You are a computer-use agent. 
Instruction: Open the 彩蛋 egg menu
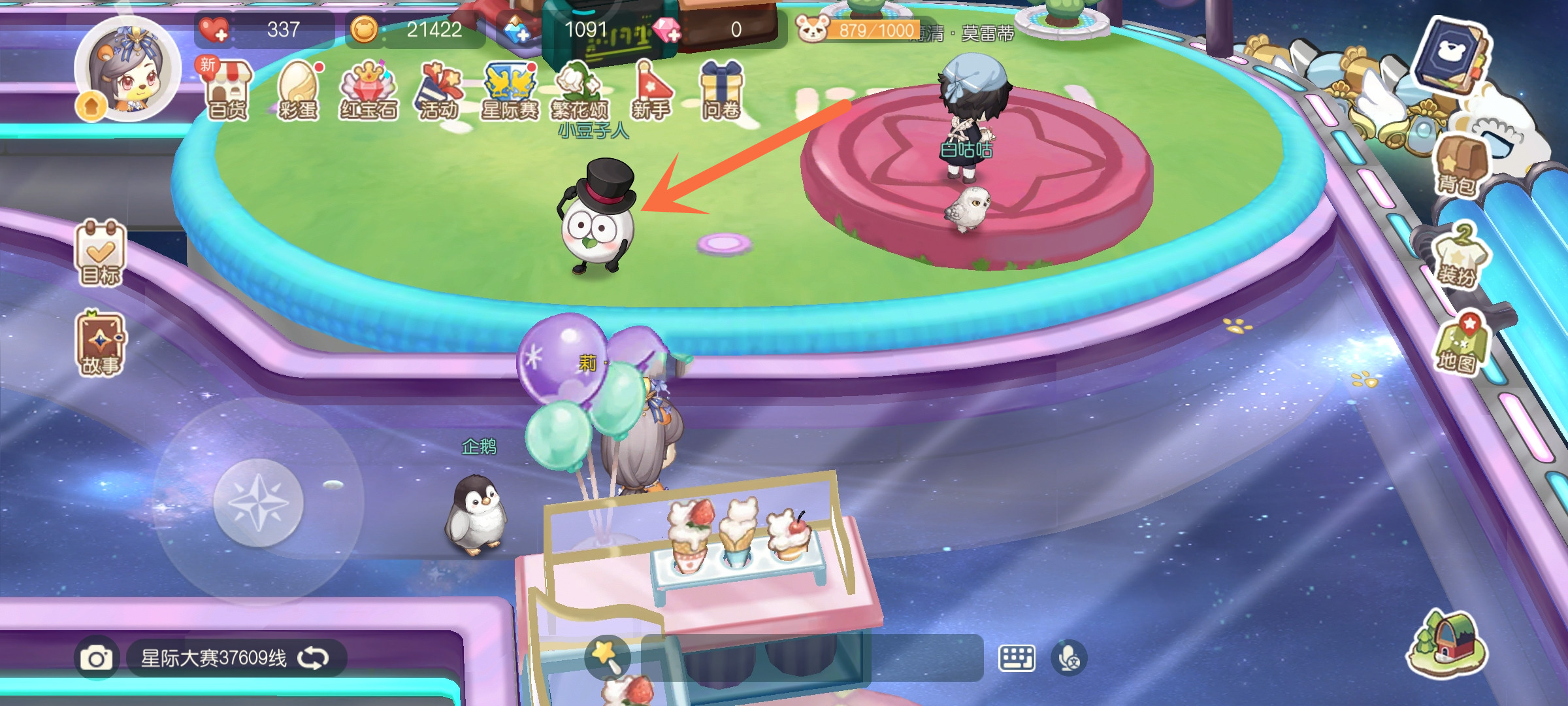click(299, 93)
